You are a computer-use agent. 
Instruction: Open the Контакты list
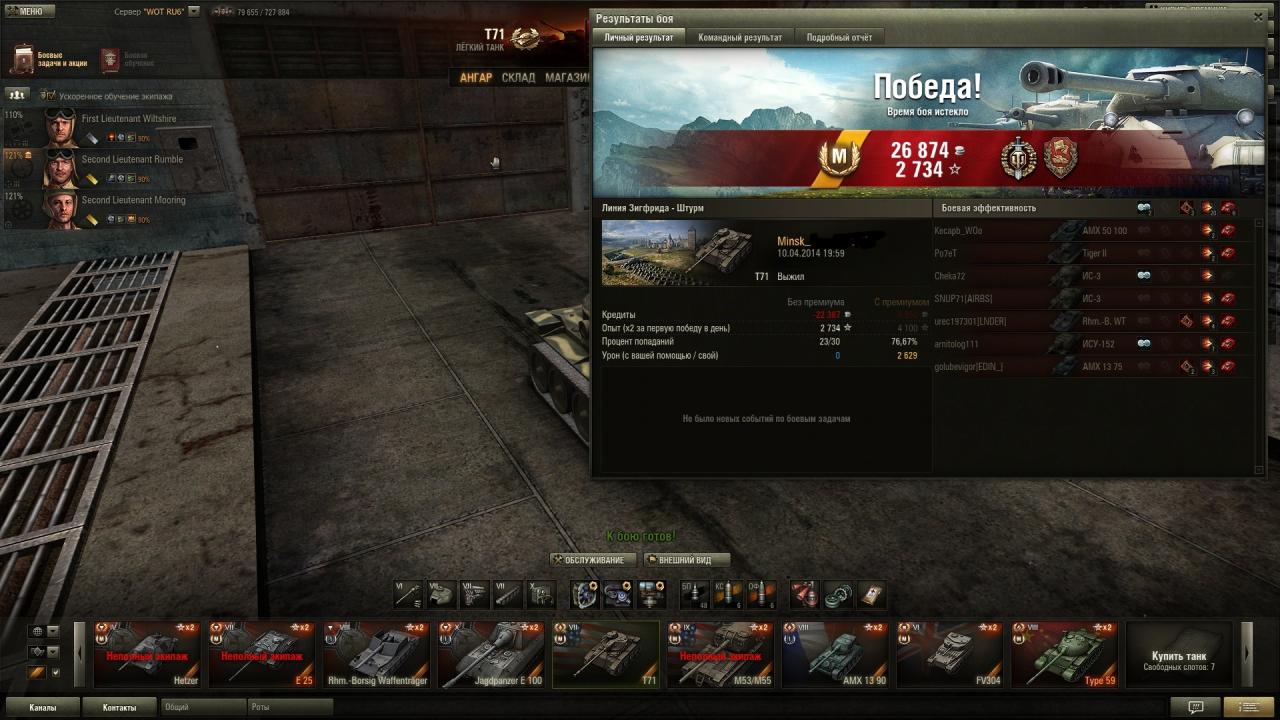coord(119,708)
